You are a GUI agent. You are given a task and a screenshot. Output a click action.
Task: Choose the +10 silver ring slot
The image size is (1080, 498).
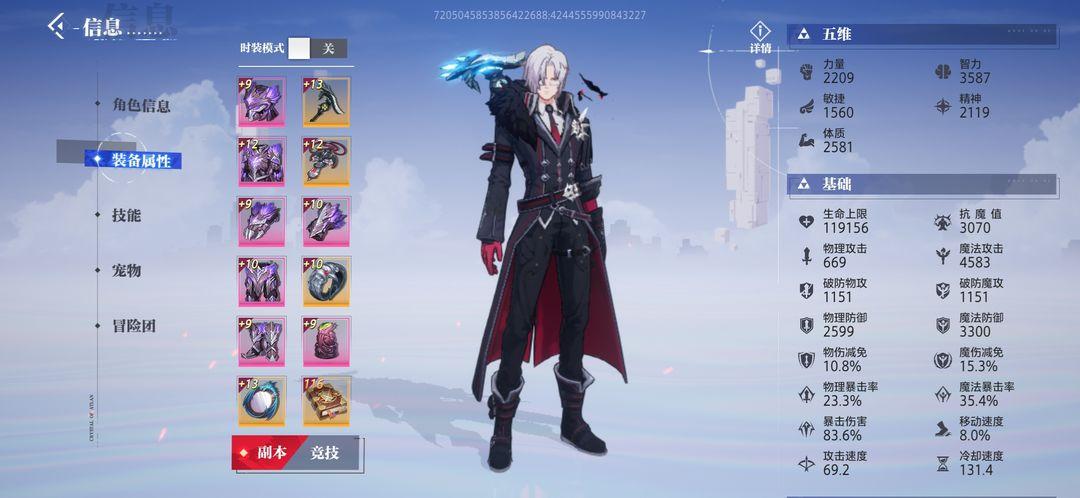326,281
